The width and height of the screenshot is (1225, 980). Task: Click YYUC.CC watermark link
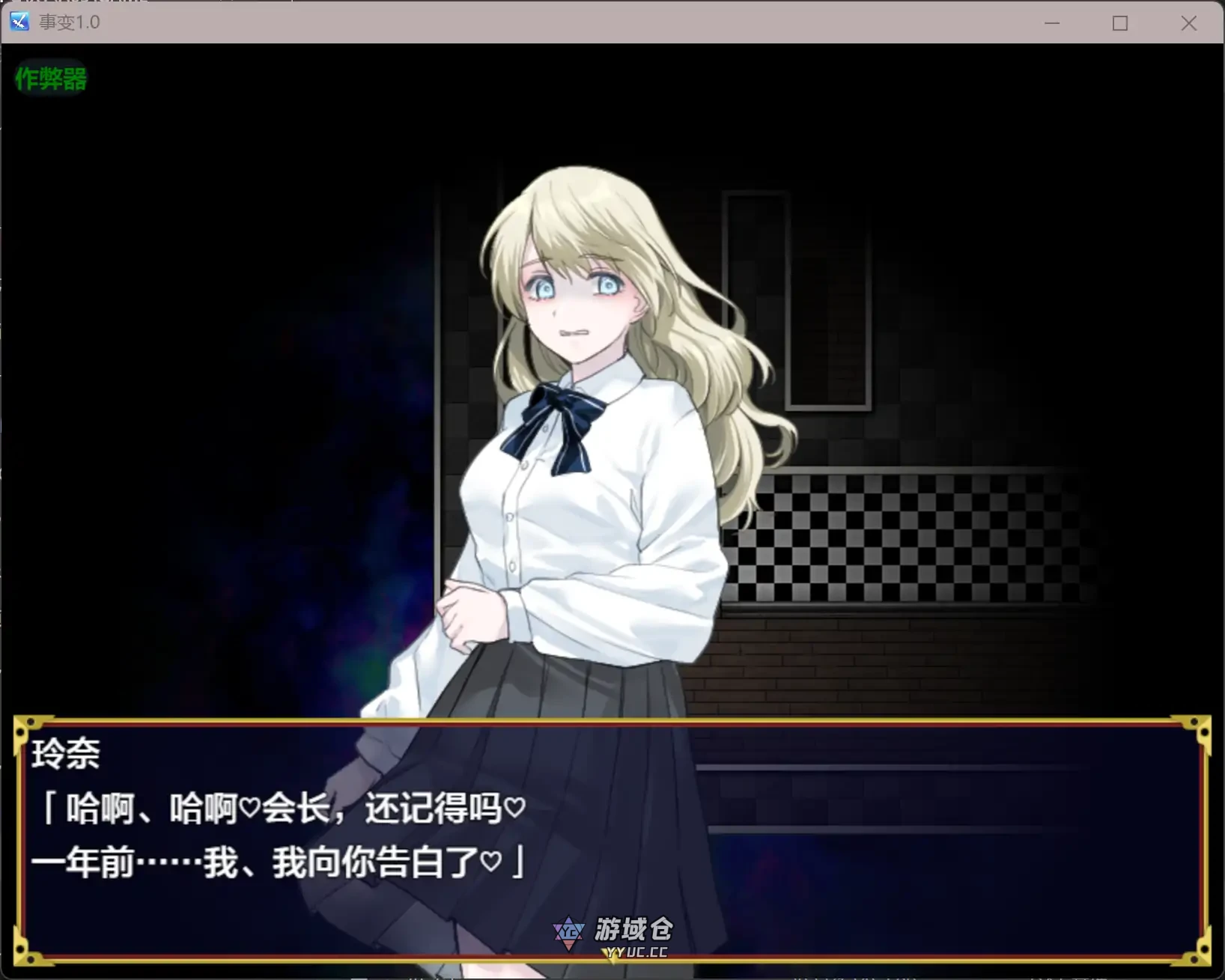[633, 954]
